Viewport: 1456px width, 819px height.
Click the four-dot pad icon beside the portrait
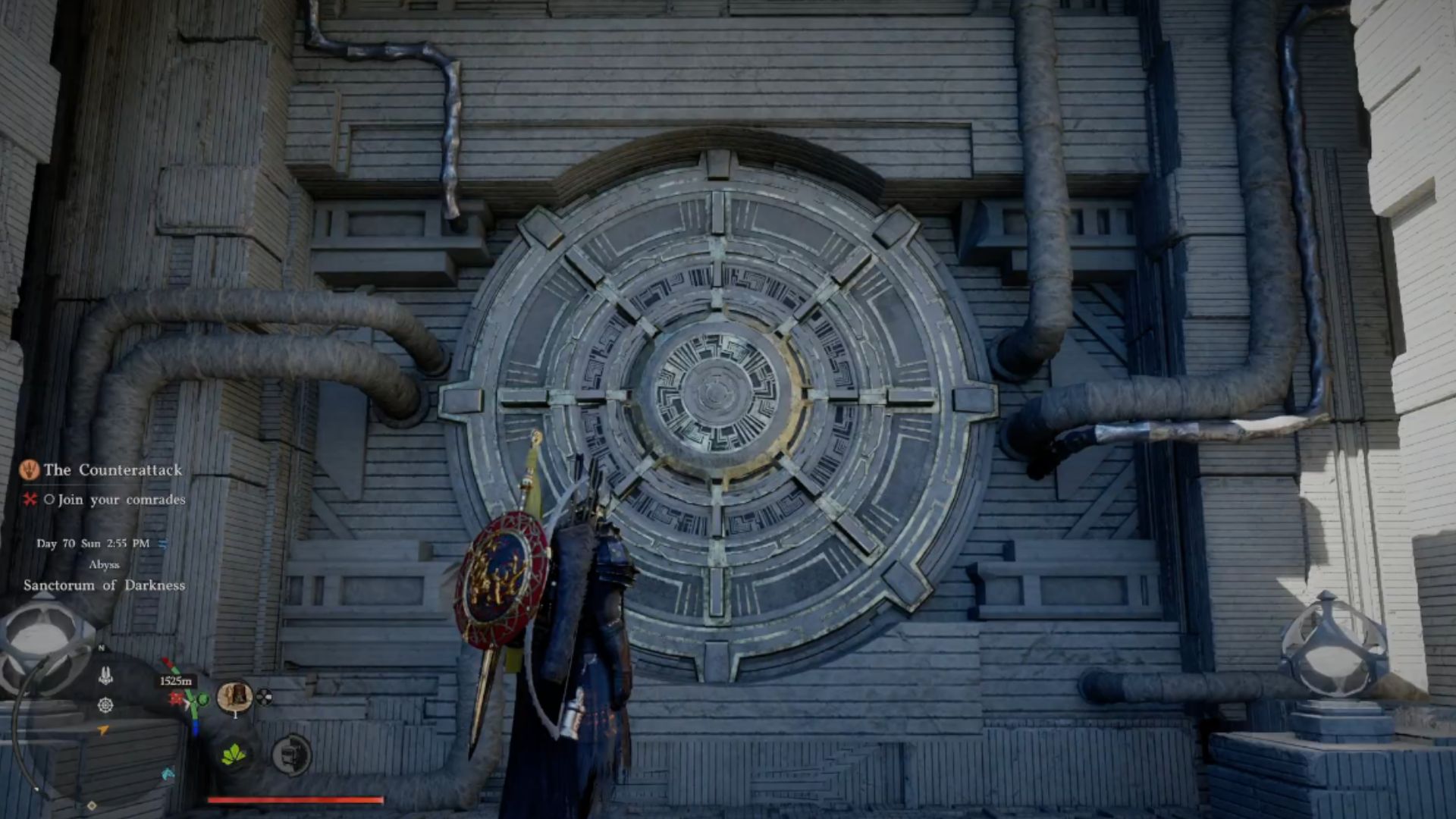264,698
